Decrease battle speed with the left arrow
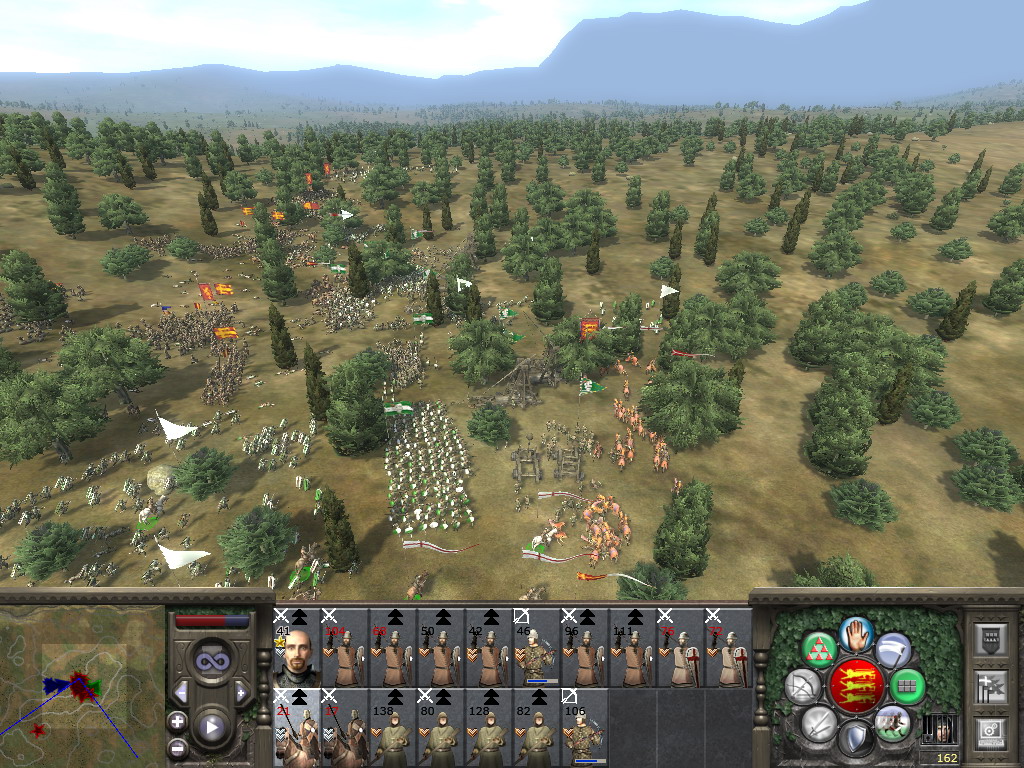This screenshot has width=1024, height=768. coord(181,692)
